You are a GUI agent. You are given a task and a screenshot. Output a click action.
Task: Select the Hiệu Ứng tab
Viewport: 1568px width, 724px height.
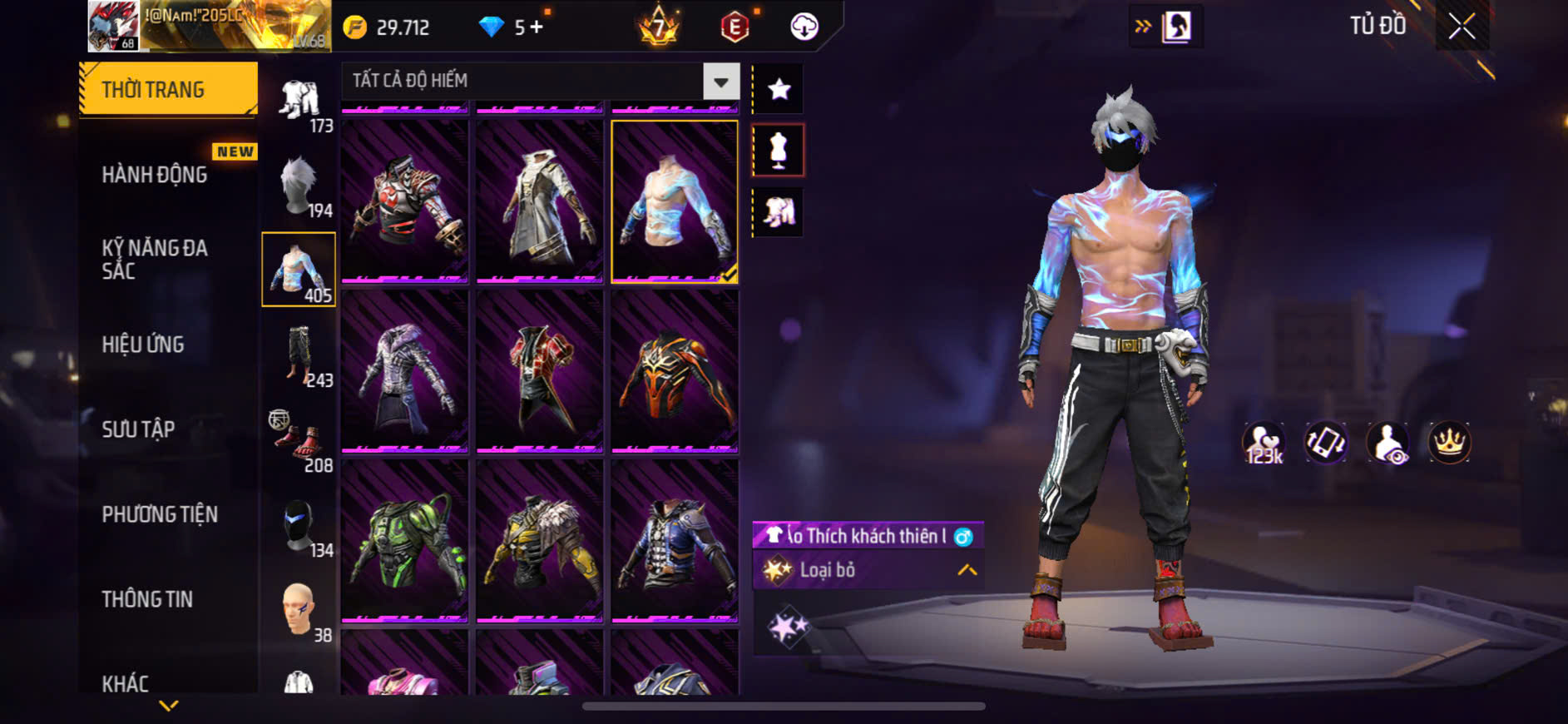point(143,345)
